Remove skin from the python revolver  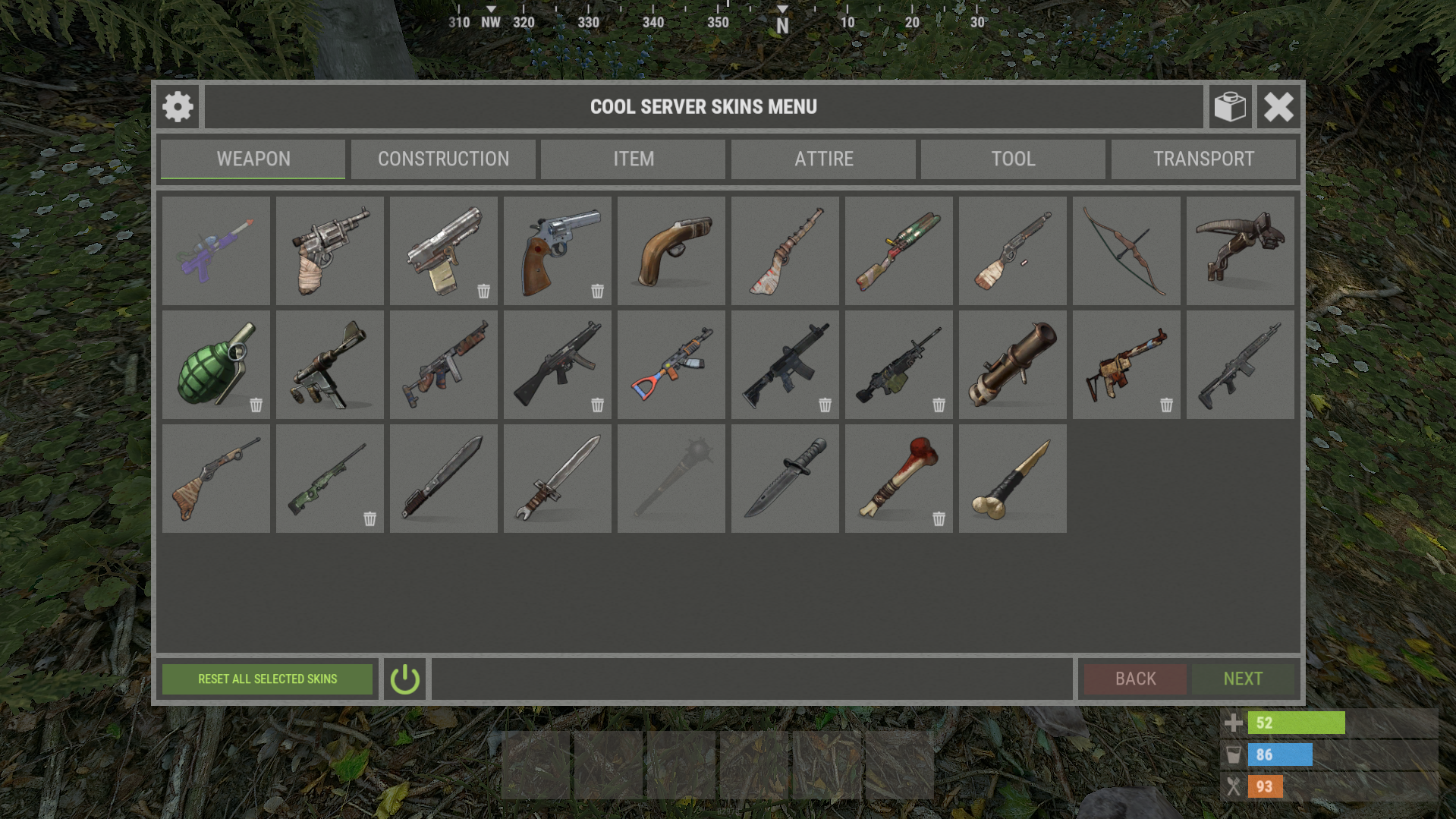pyautogui.click(x=598, y=291)
